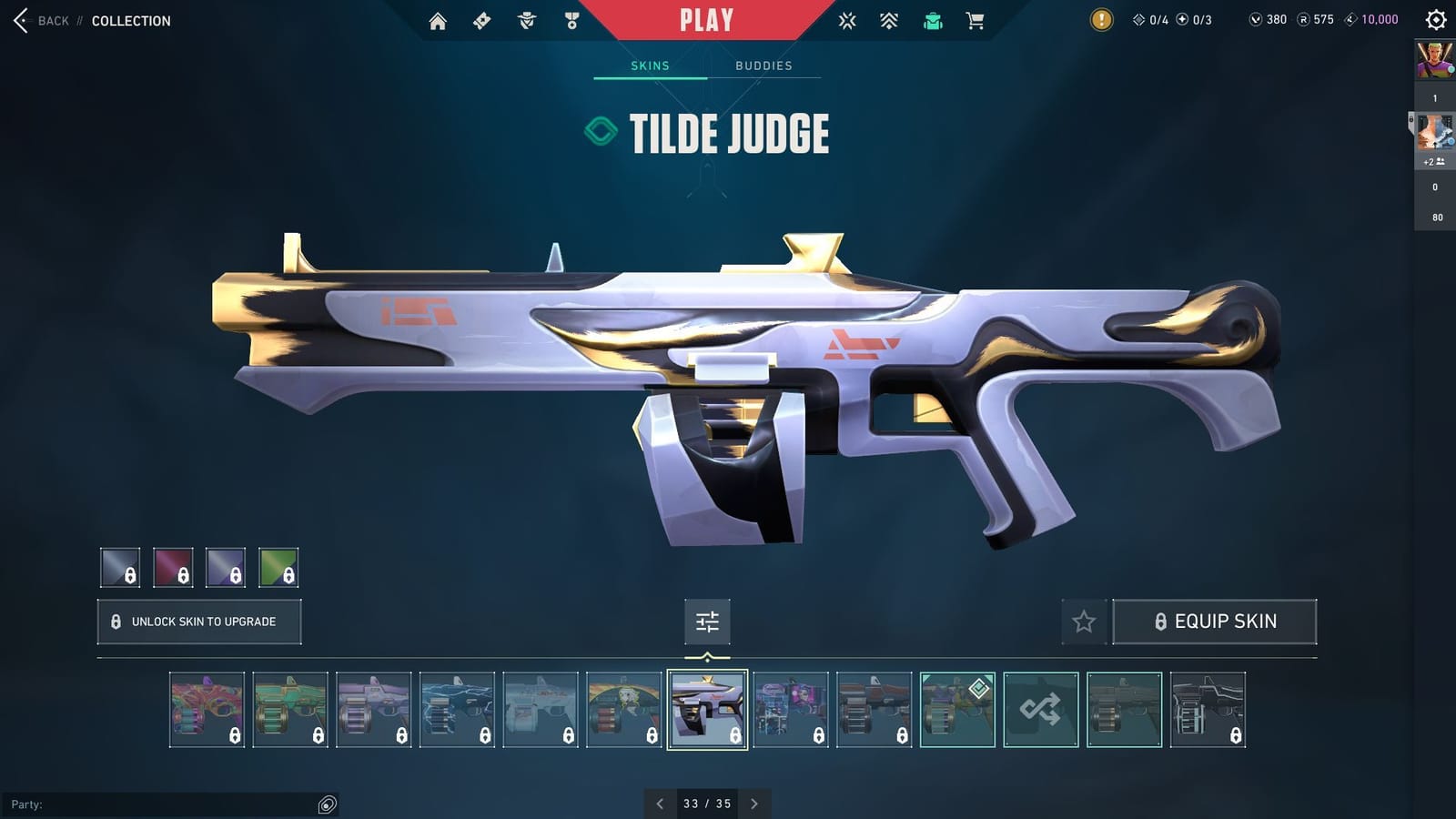This screenshot has width=1456, height=819.
Task: Open the Home screen icon
Action: (x=437, y=20)
